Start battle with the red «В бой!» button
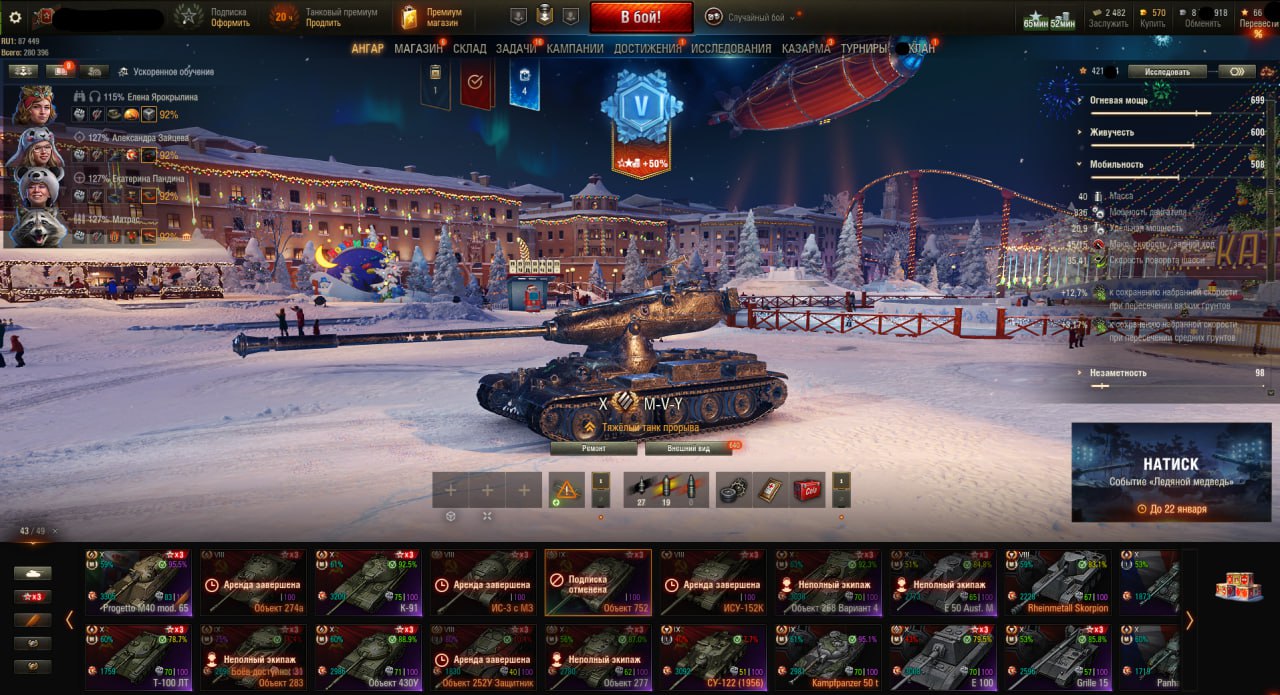 tap(641, 17)
